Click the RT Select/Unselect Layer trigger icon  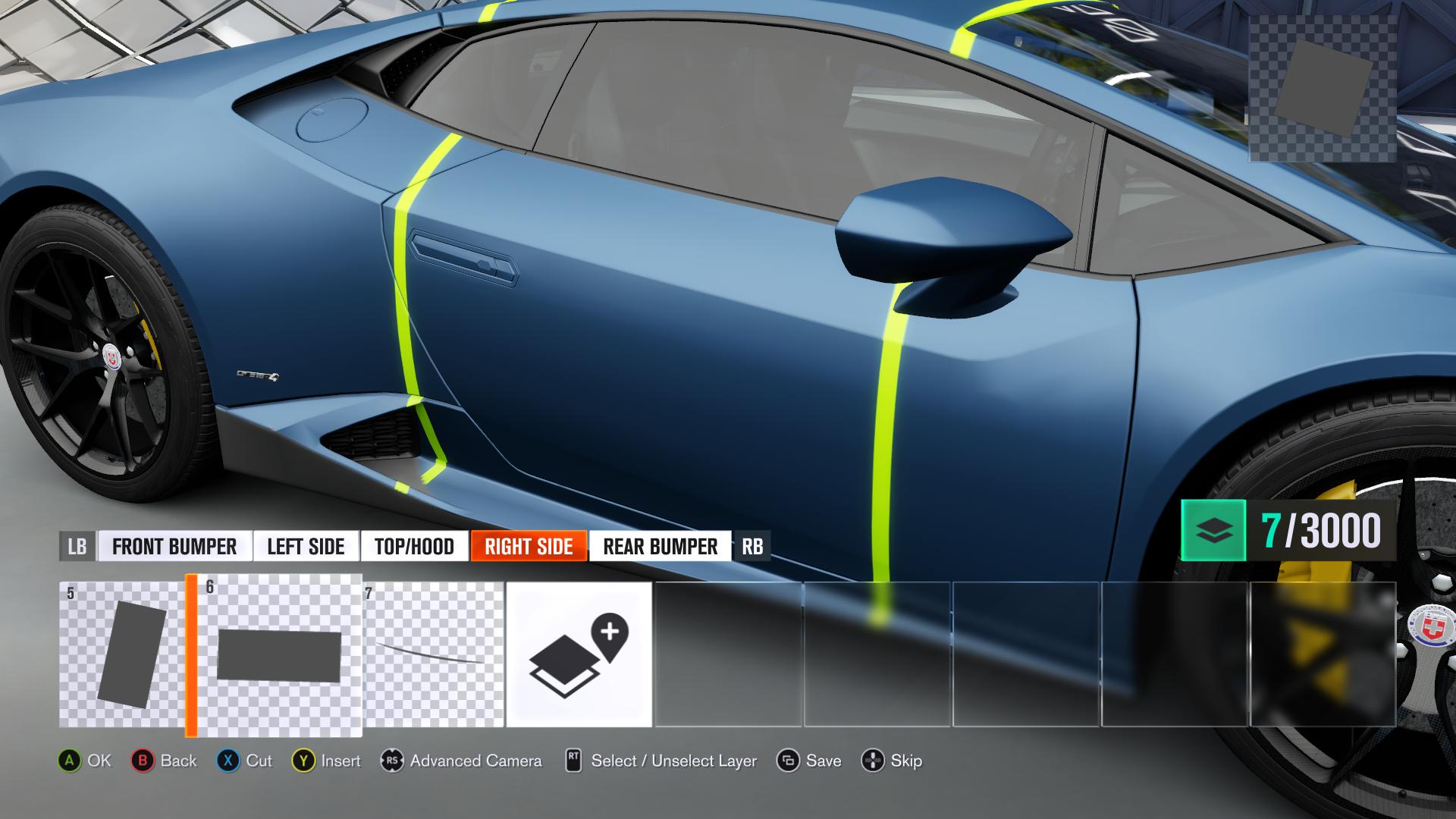click(574, 761)
